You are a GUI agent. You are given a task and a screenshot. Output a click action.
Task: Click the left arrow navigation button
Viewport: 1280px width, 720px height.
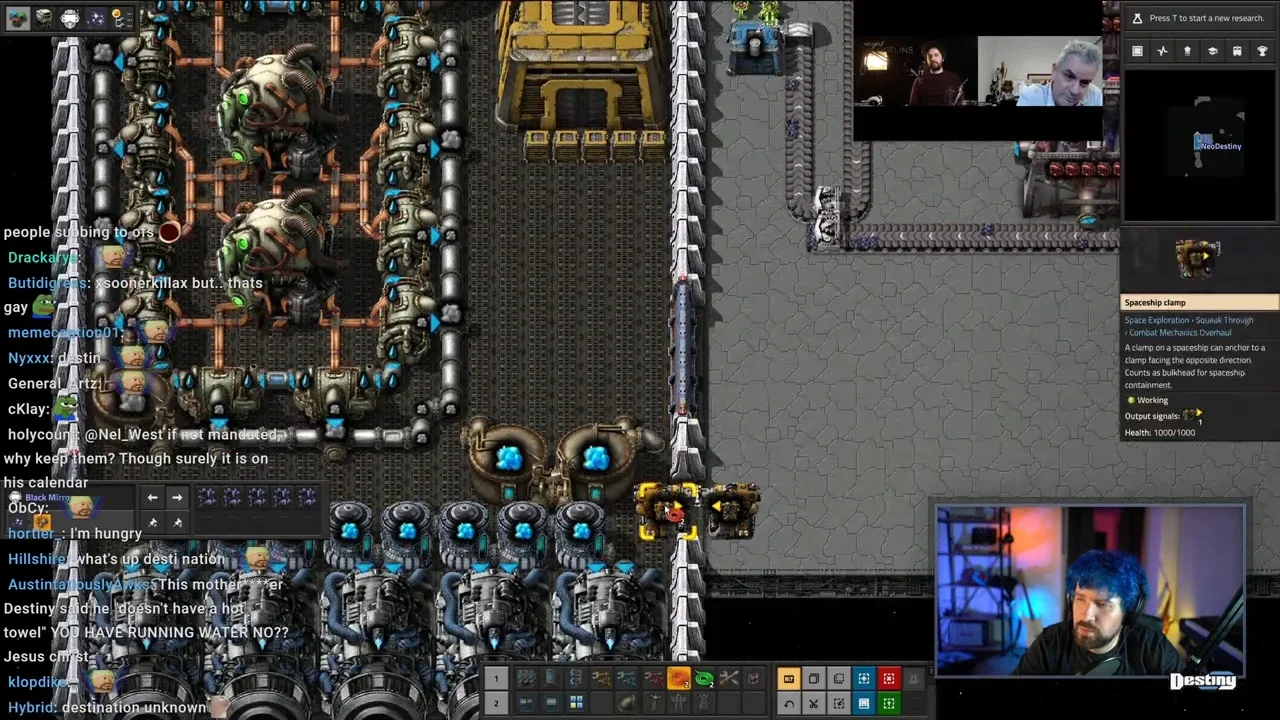click(x=152, y=497)
